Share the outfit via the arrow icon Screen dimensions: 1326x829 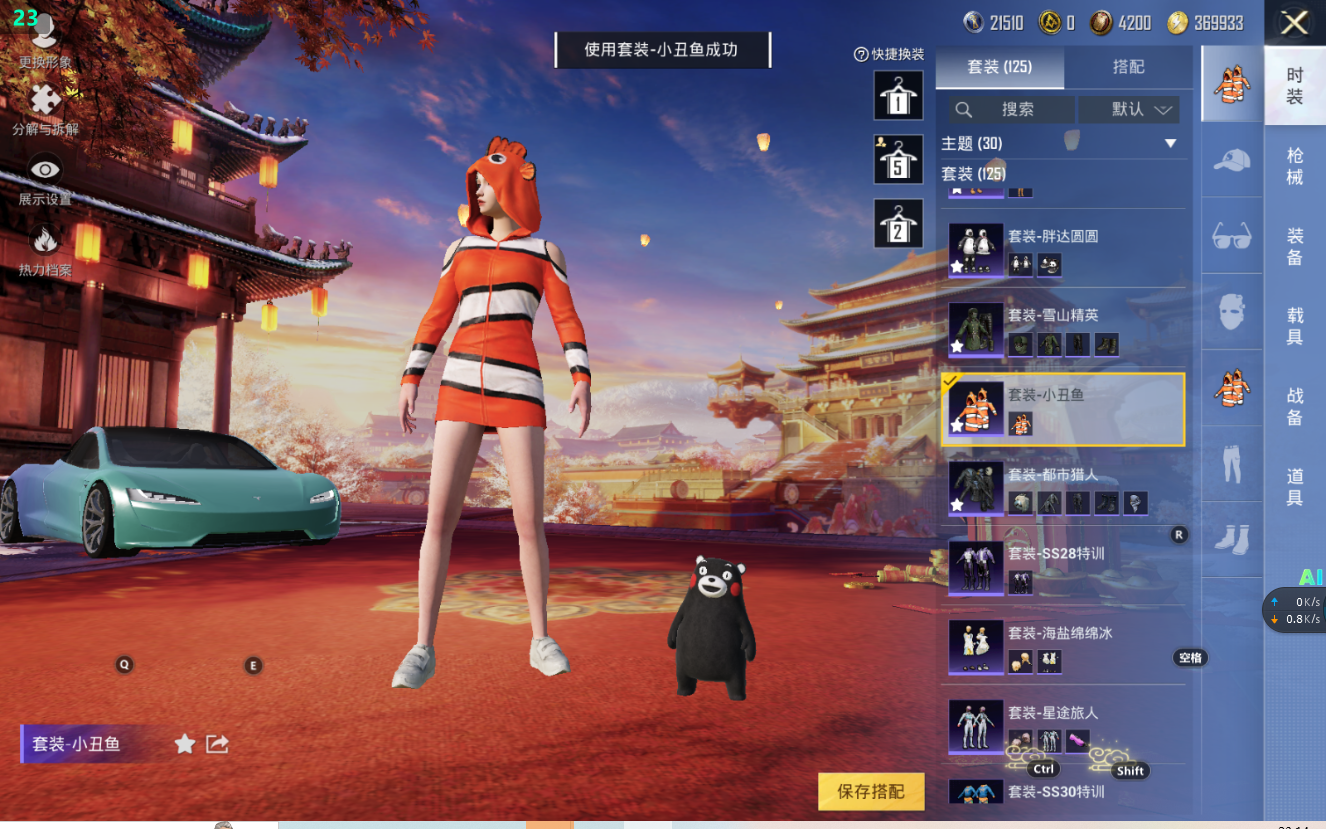217,743
